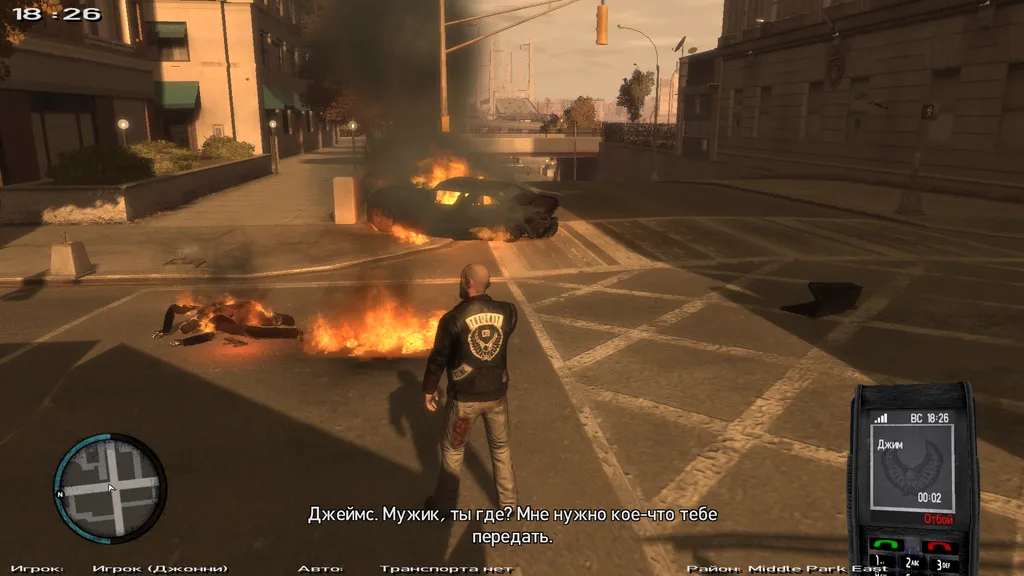Click the circular minimap radar

(110, 488)
